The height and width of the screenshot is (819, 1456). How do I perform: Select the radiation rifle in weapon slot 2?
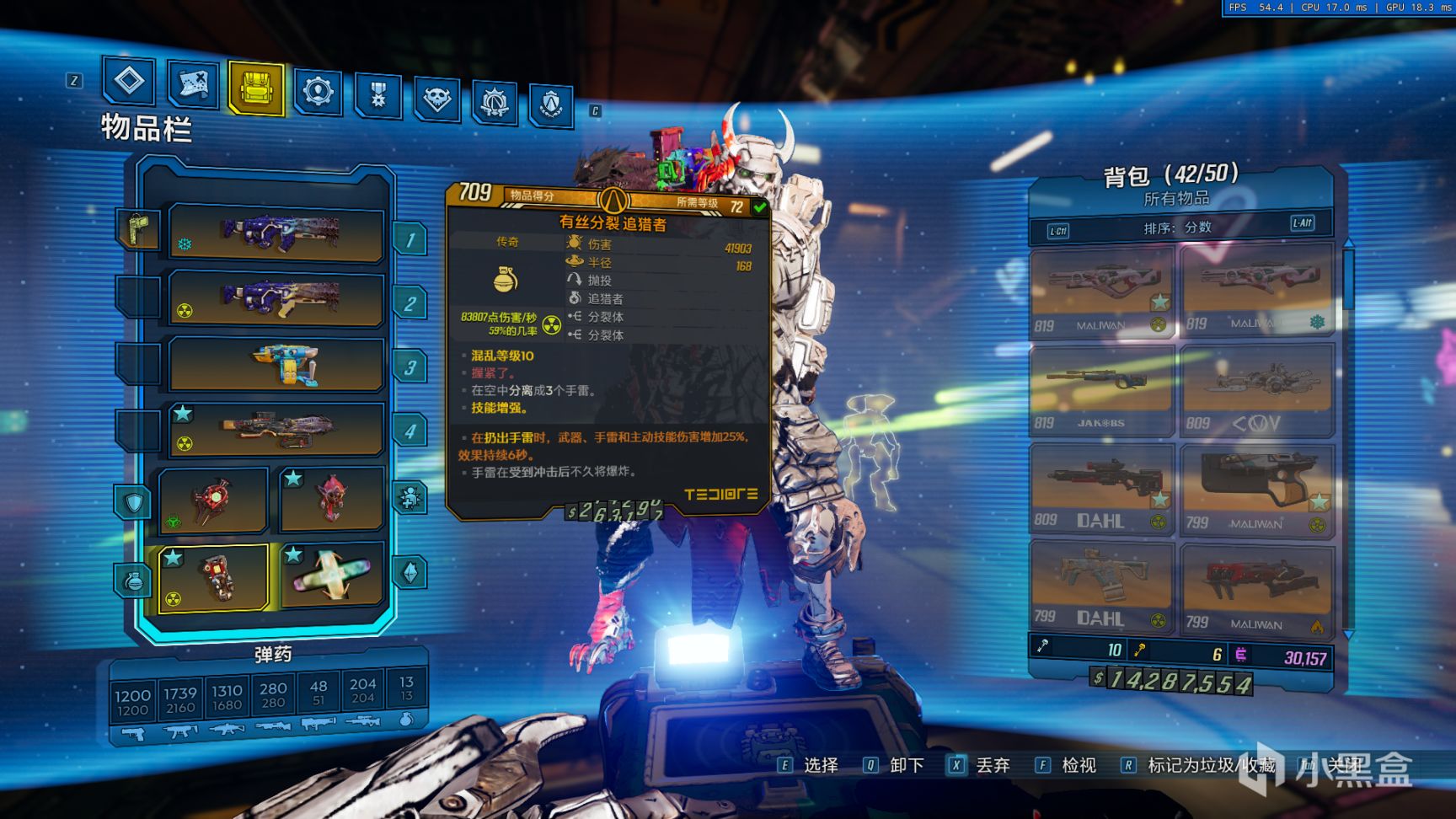276,298
